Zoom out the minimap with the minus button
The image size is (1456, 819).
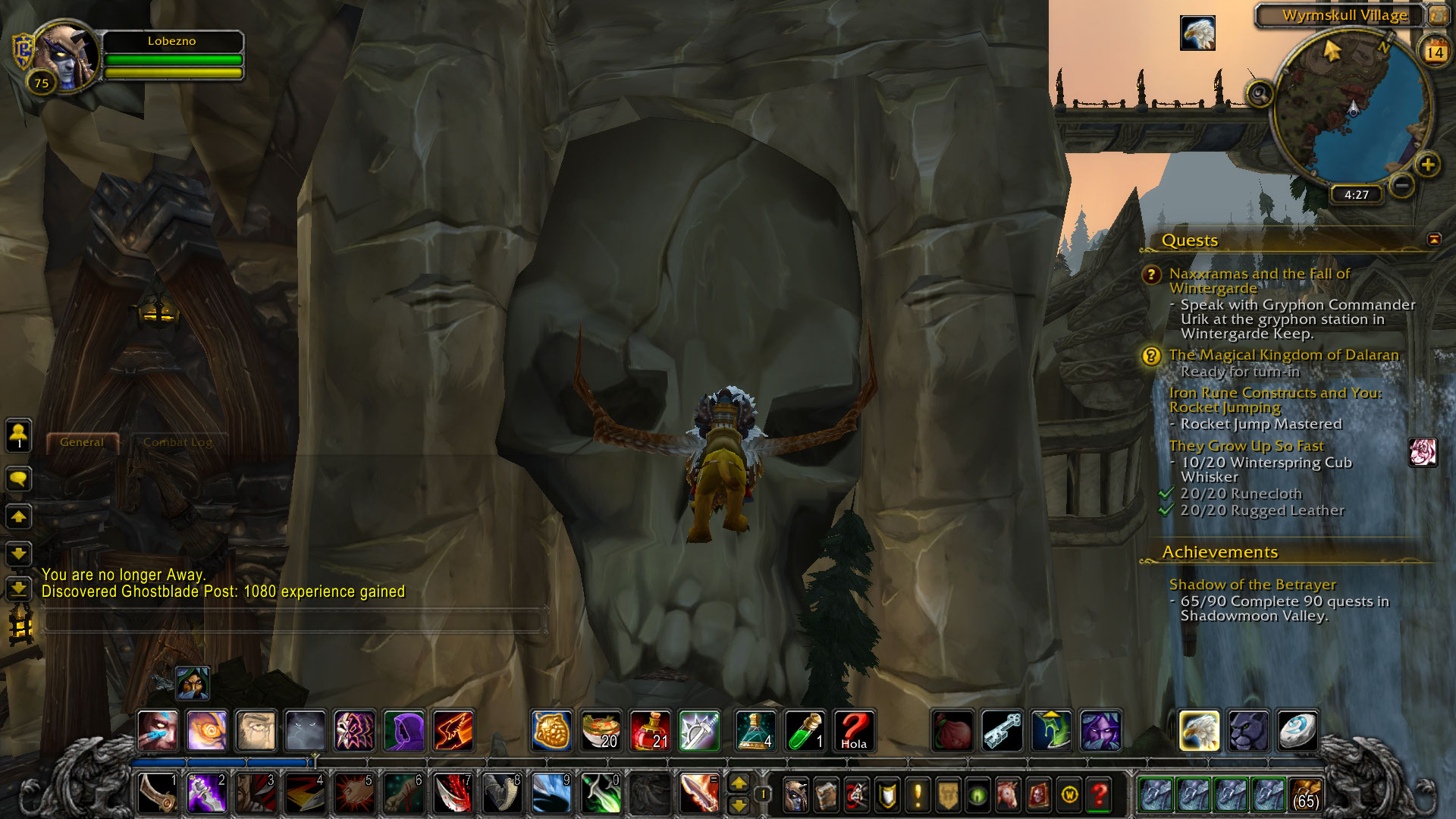(1402, 185)
